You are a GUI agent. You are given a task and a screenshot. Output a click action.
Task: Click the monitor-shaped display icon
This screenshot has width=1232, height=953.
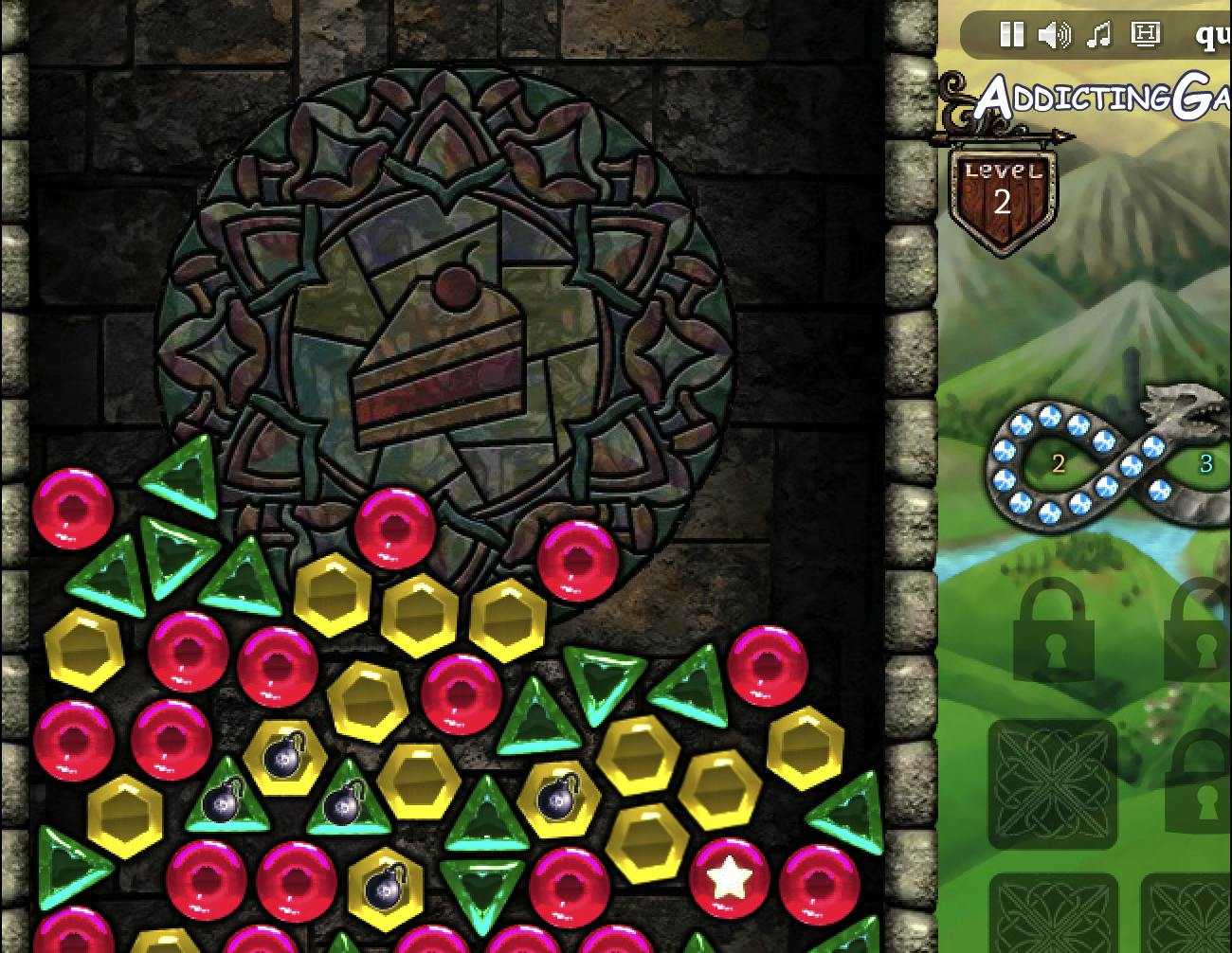coord(1145,35)
